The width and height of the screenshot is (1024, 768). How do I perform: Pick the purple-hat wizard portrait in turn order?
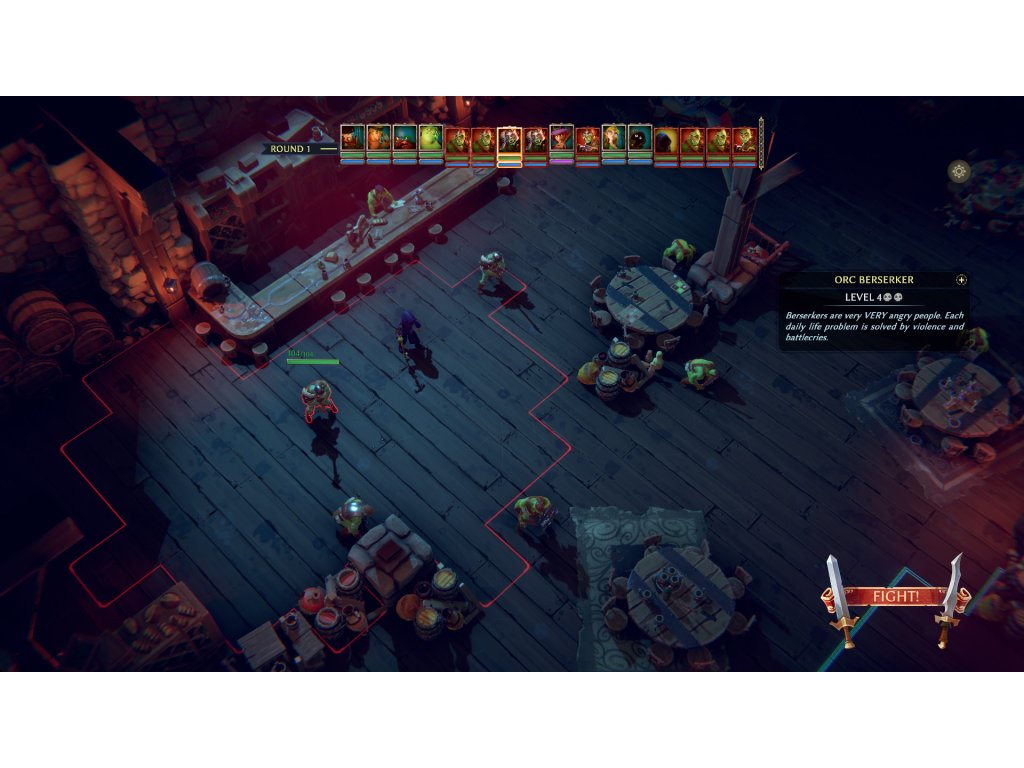pos(561,139)
